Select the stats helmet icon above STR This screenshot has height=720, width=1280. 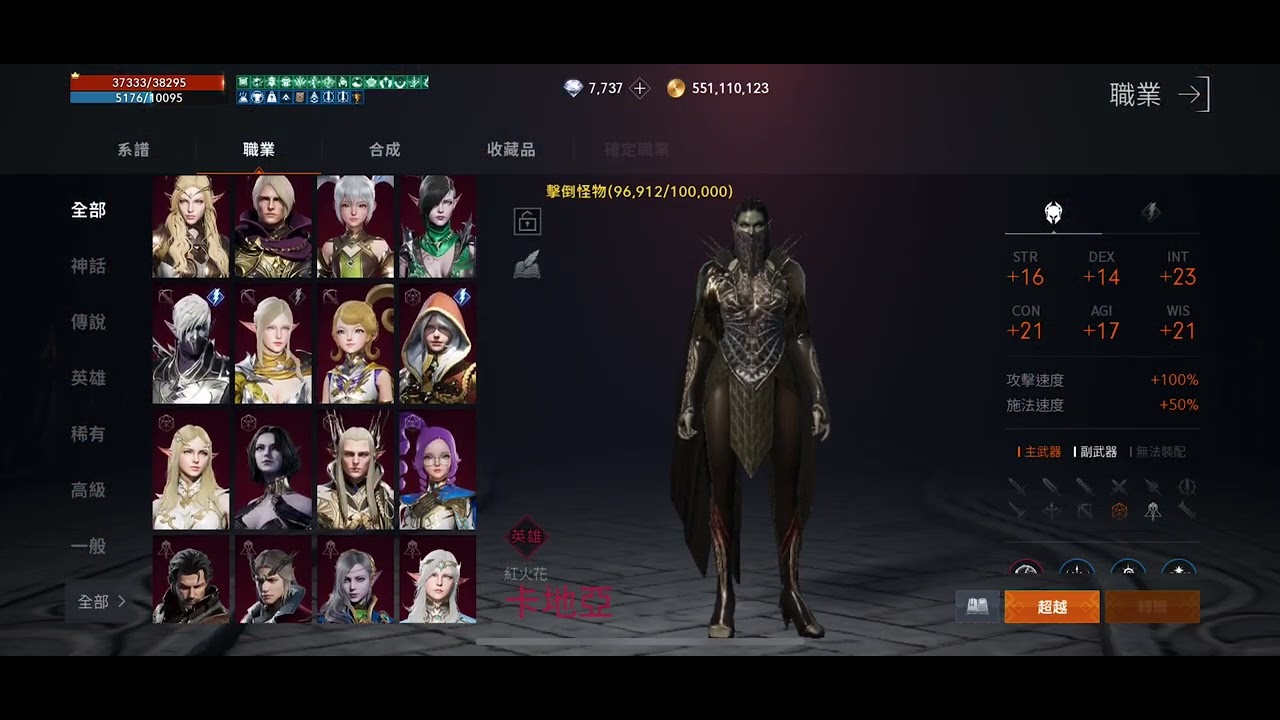1051,212
